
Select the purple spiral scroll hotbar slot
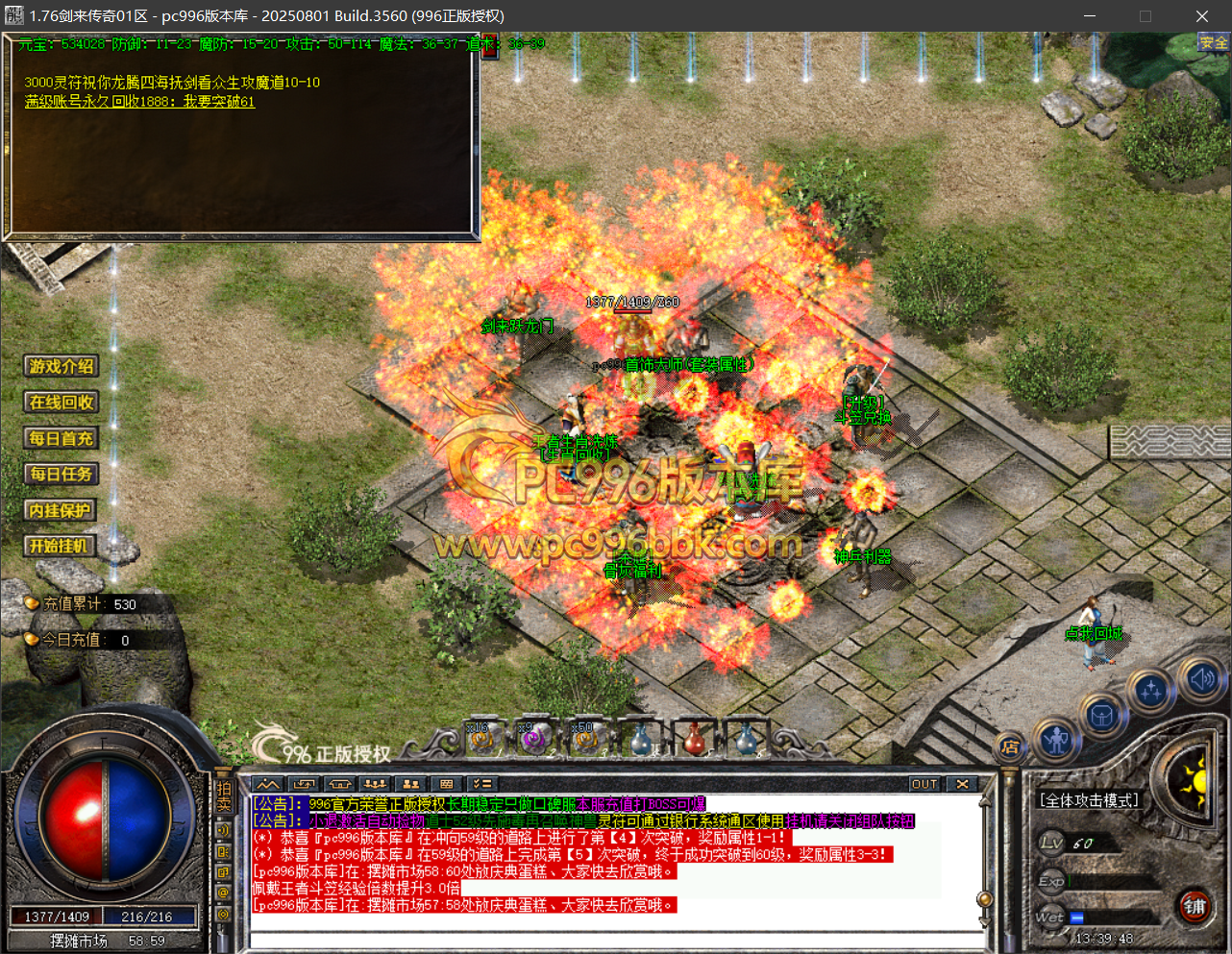click(533, 739)
